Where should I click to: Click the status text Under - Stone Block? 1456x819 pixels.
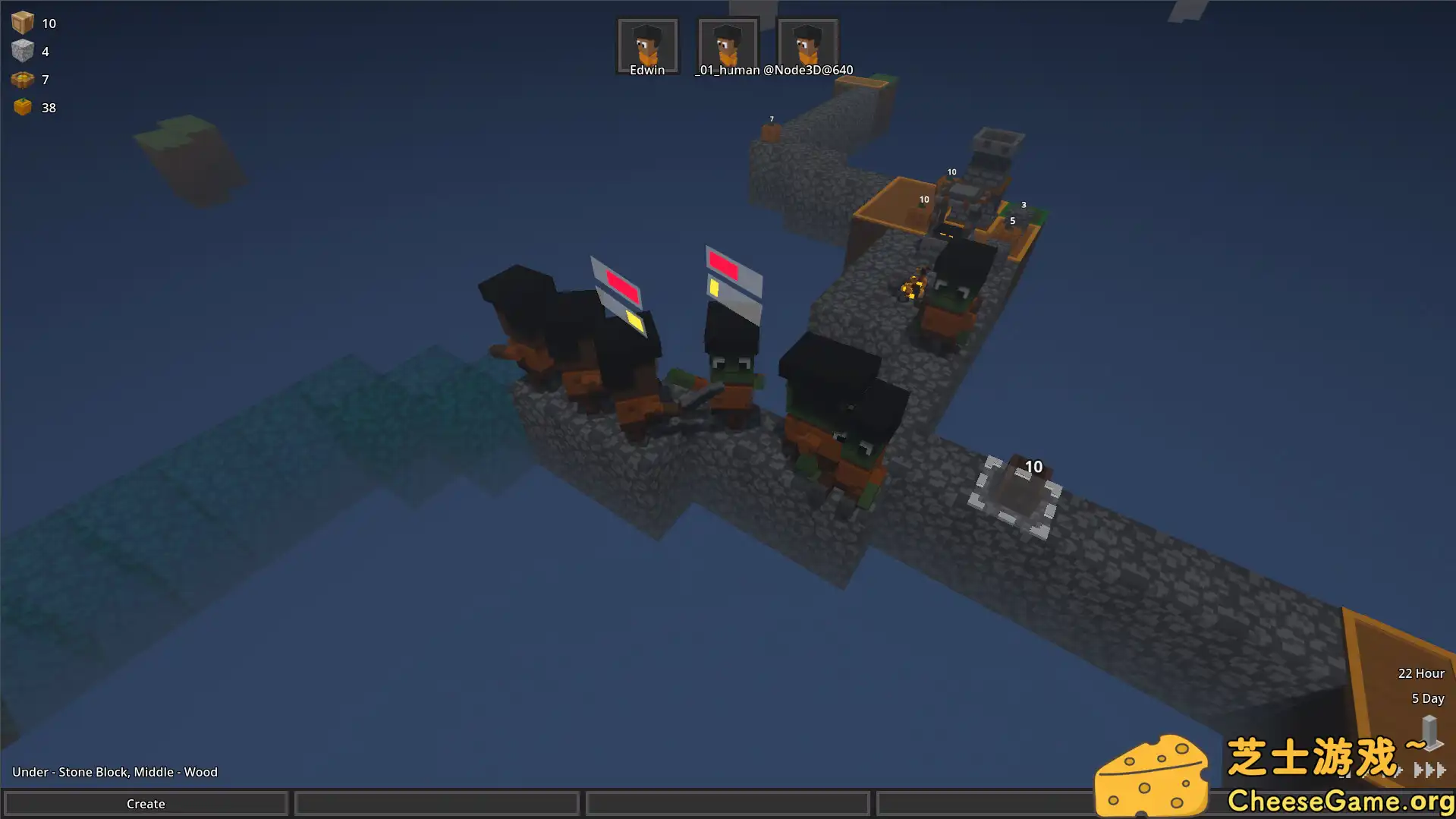[x=114, y=771]
